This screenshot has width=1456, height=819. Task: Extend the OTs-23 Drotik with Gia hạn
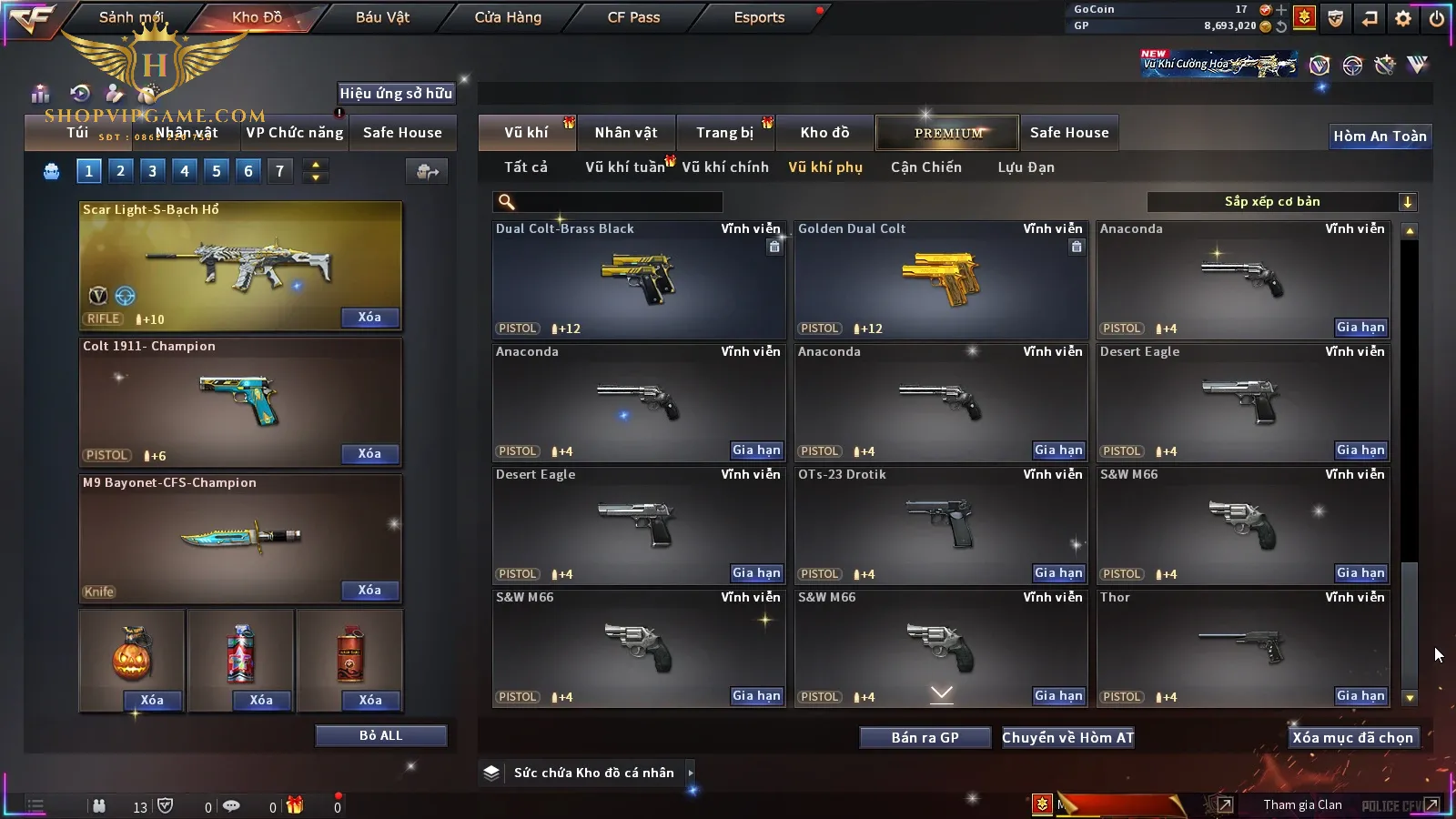click(1058, 573)
